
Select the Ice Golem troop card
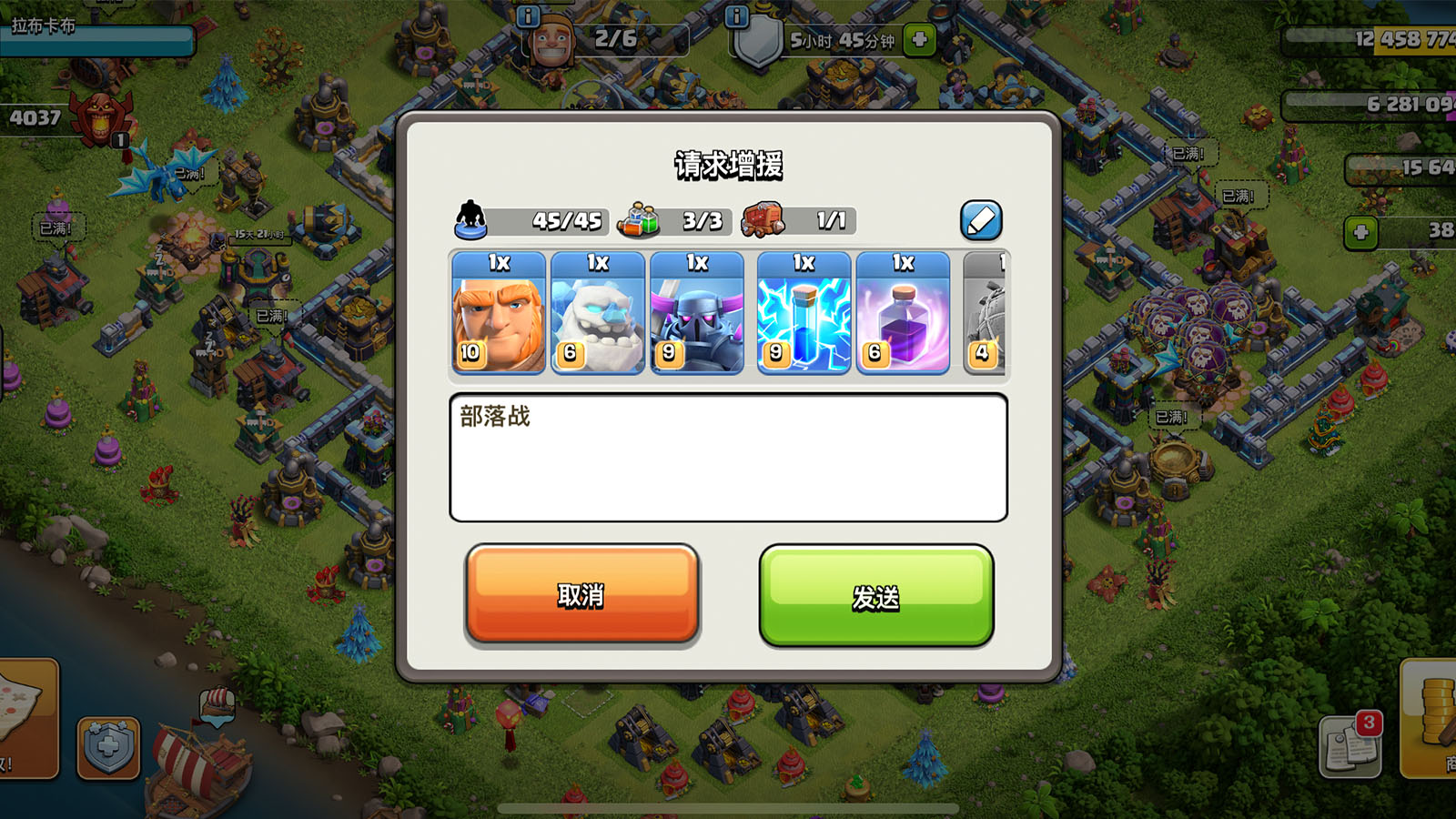[x=597, y=314]
